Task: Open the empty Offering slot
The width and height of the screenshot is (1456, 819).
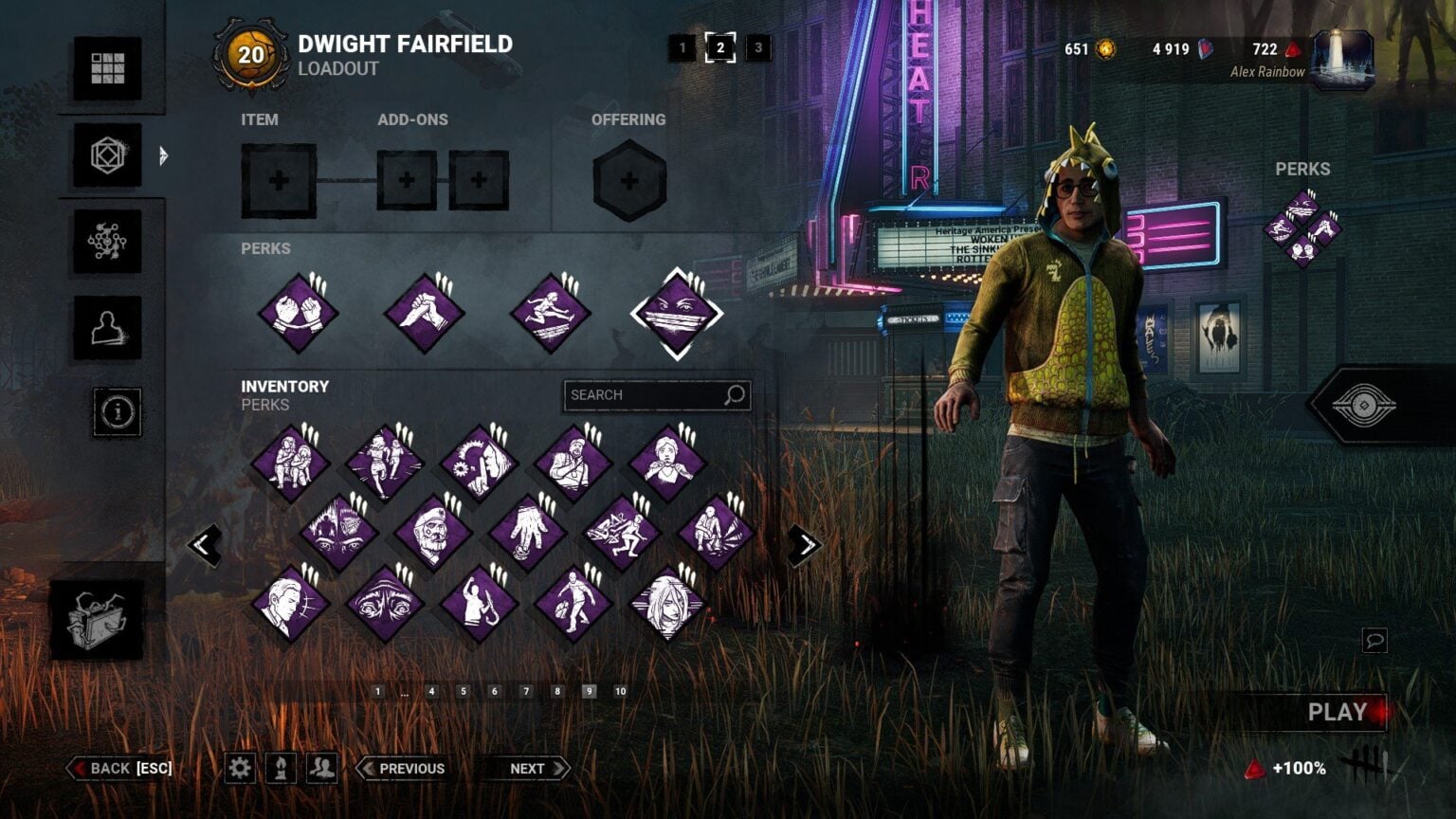Action: [x=628, y=180]
